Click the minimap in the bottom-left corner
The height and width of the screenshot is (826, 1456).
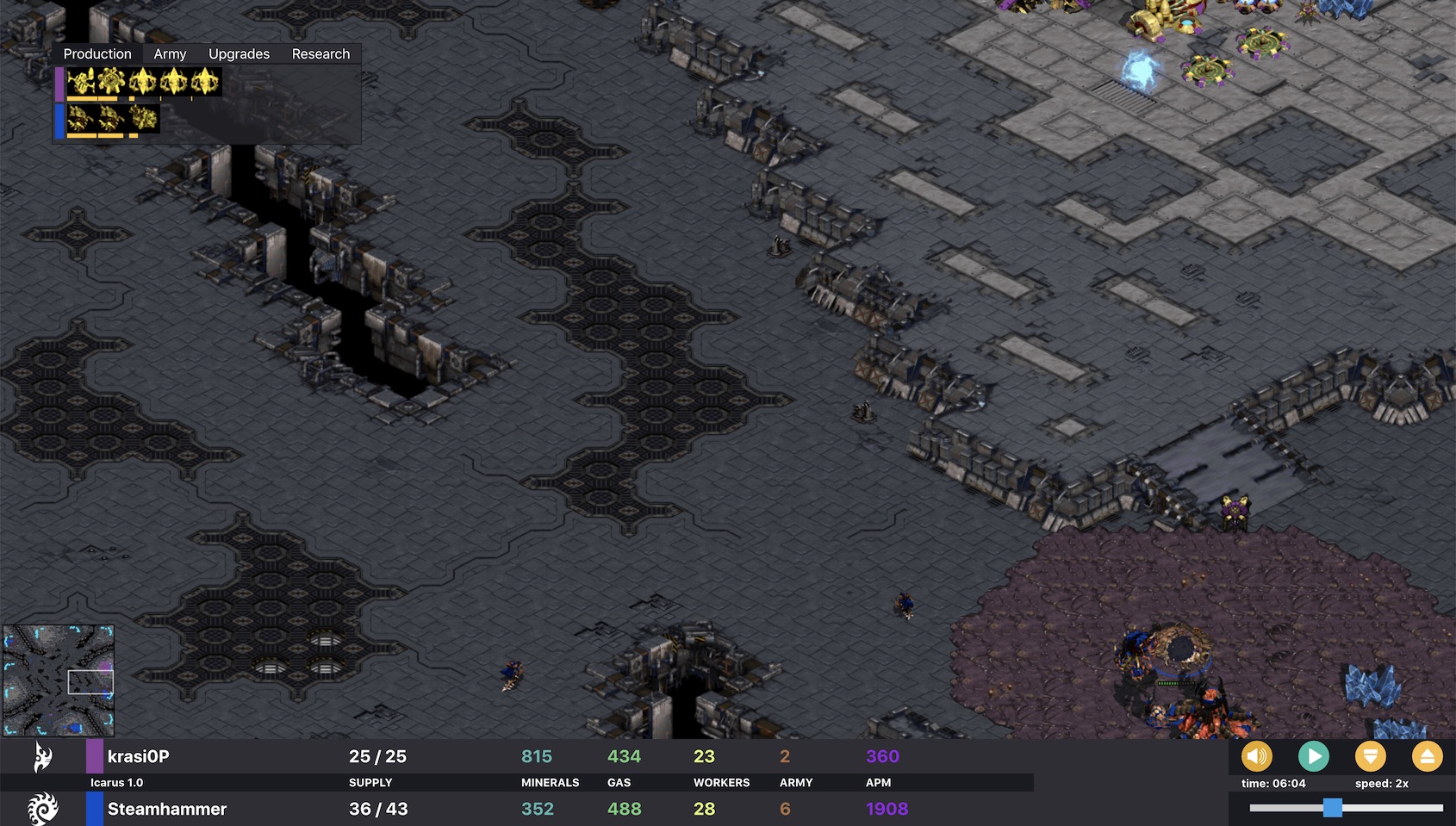click(59, 680)
